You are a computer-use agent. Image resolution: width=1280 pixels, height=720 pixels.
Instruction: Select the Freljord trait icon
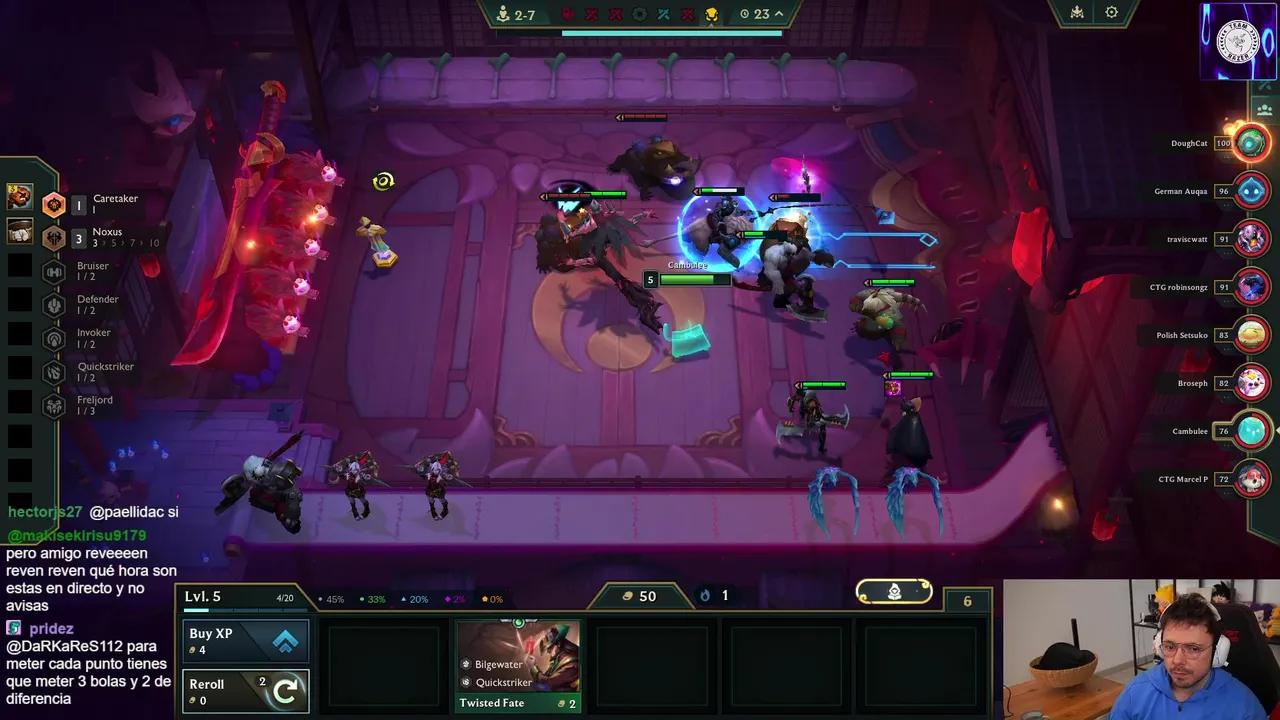(54, 405)
